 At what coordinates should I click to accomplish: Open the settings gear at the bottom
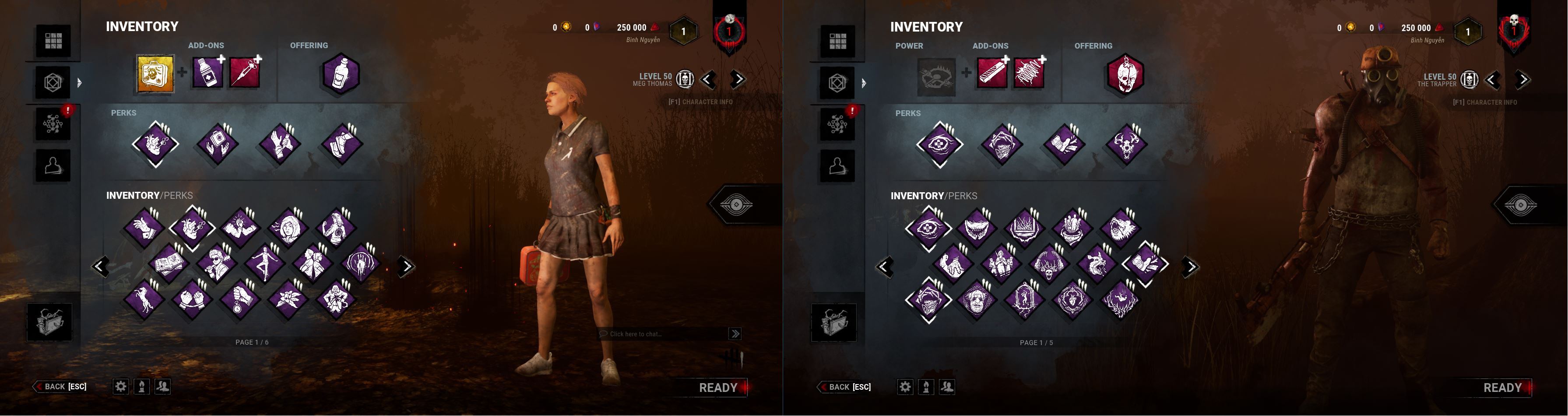(x=120, y=386)
